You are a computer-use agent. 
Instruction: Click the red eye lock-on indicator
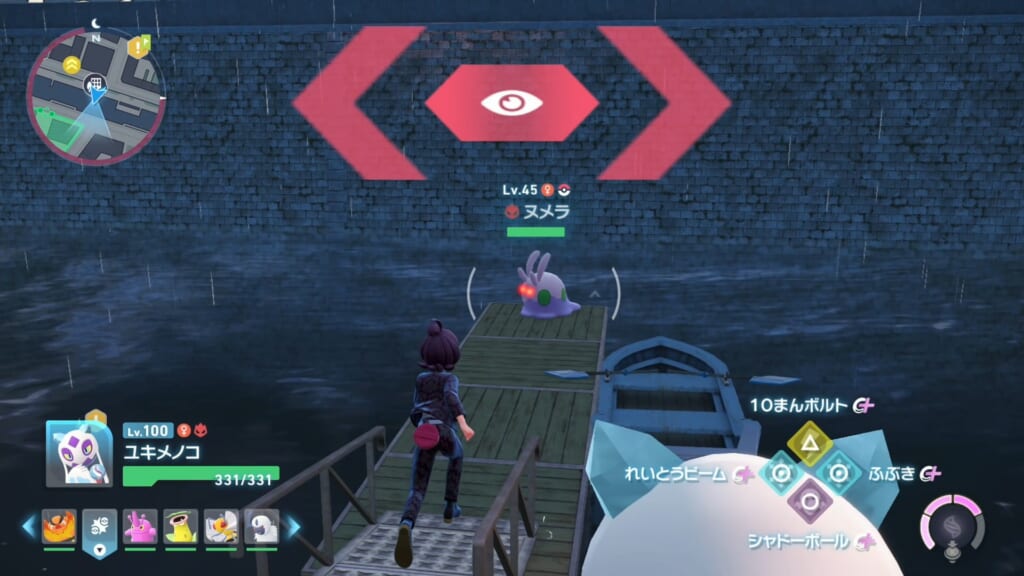tap(511, 103)
